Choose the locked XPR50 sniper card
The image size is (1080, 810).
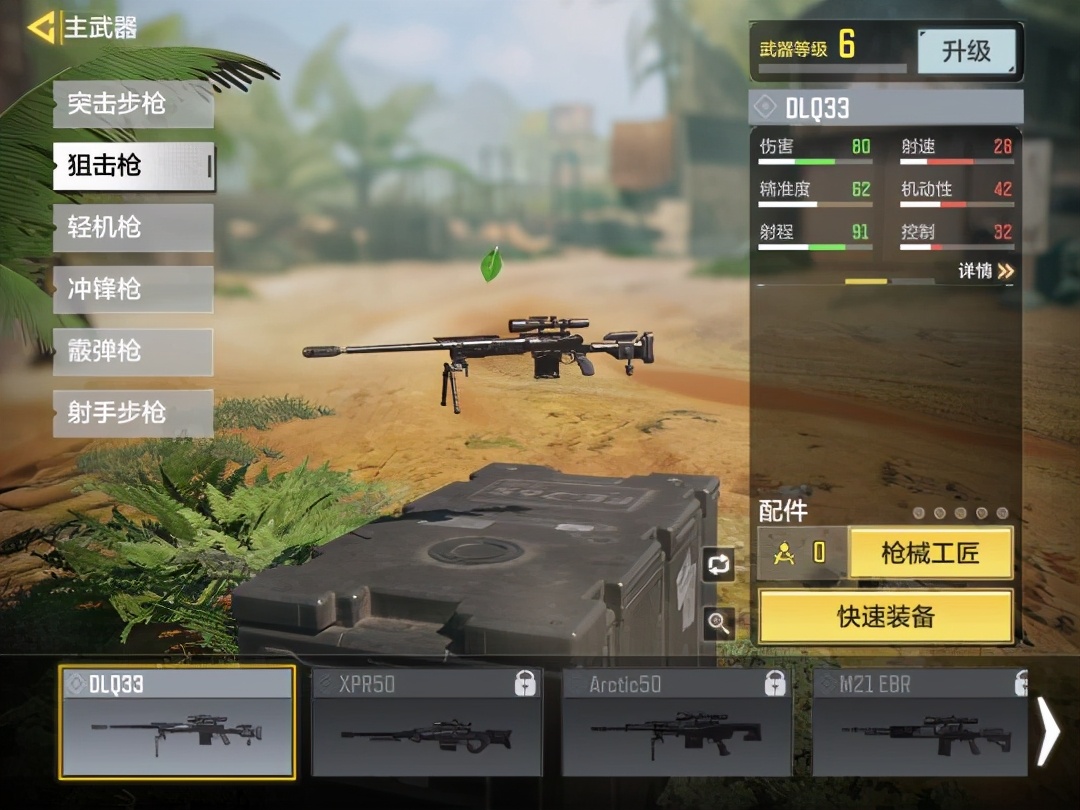pos(427,722)
